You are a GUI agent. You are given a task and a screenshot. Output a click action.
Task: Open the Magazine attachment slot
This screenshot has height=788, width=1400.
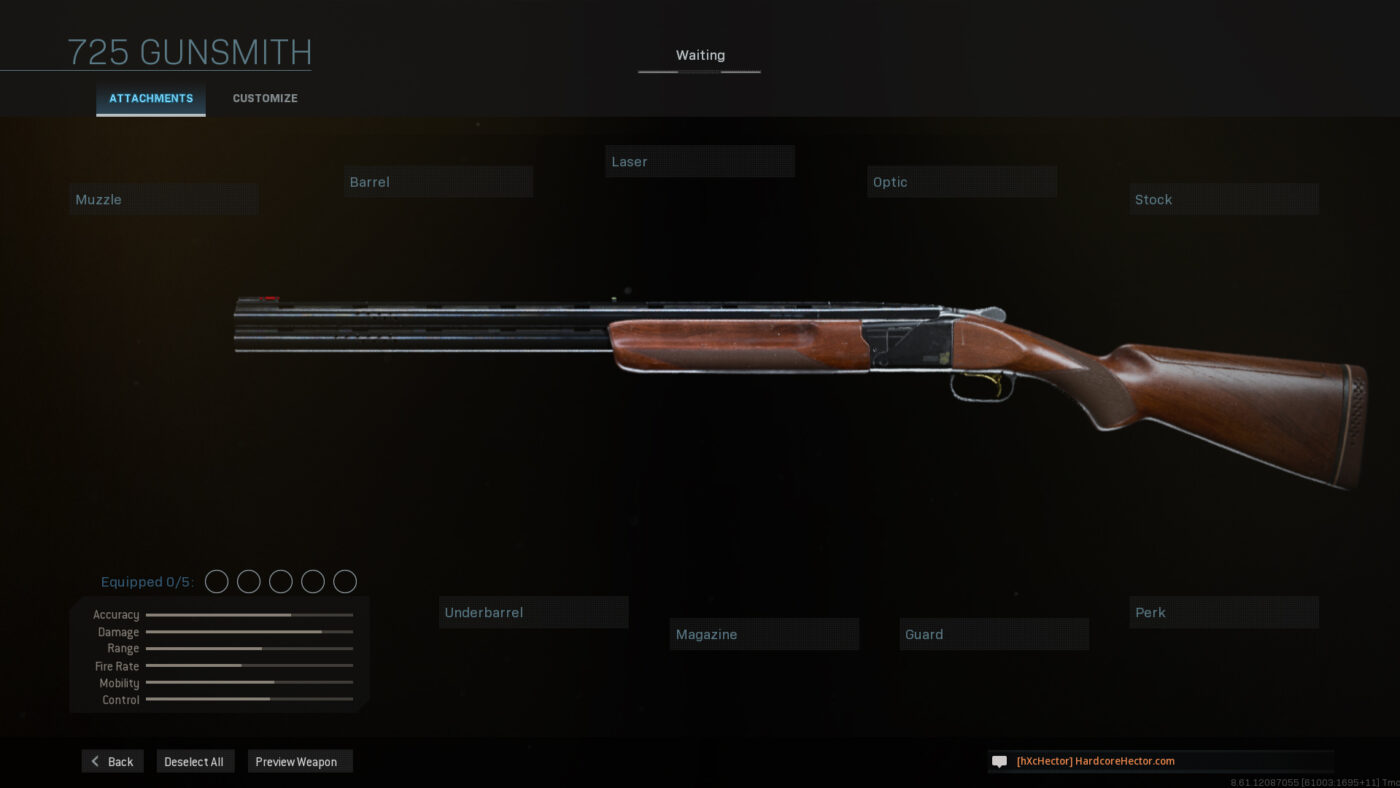(764, 634)
